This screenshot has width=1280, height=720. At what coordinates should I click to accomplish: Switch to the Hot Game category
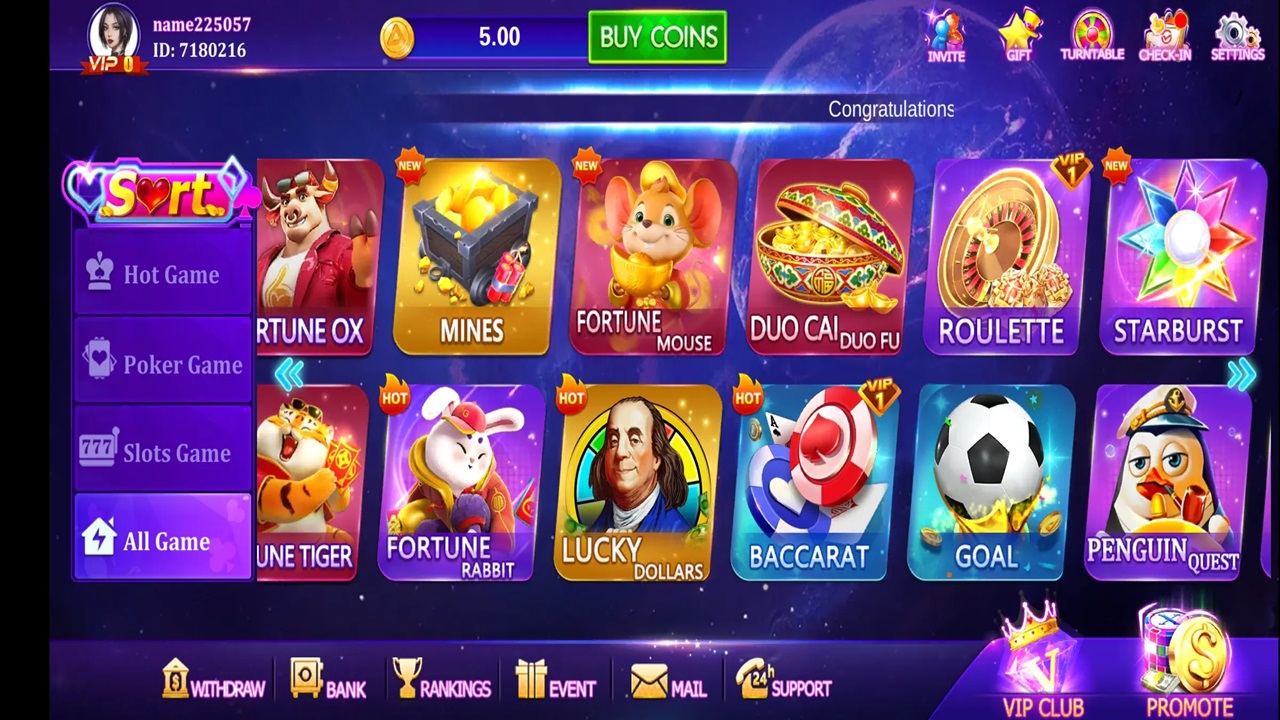[x=163, y=274]
